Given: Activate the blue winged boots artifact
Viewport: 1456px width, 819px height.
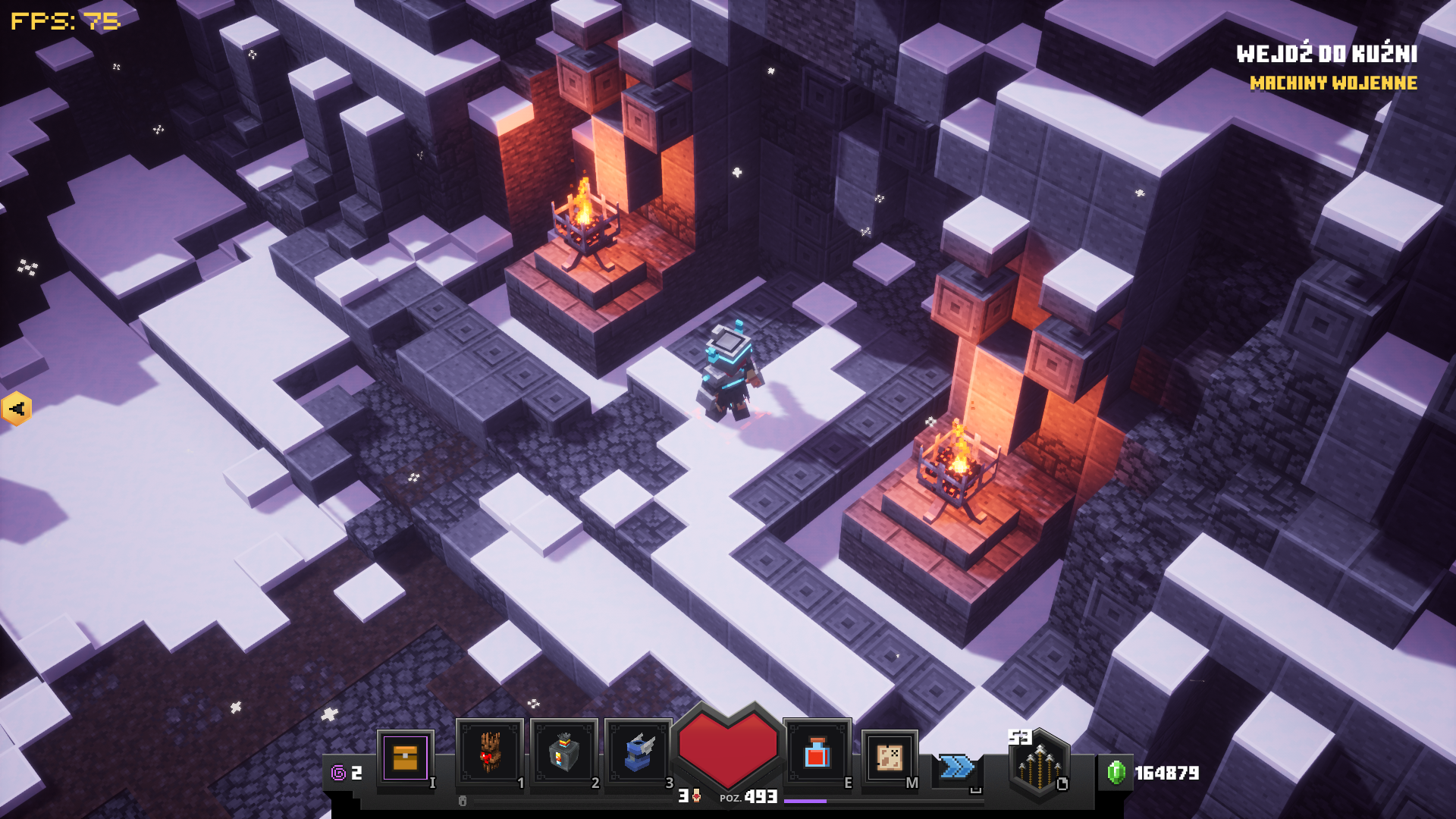Looking at the screenshot, I should click(638, 753).
